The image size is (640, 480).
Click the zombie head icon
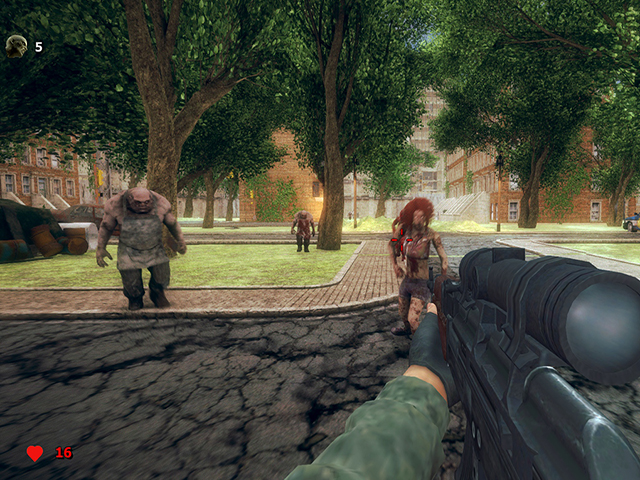click(x=16, y=45)
